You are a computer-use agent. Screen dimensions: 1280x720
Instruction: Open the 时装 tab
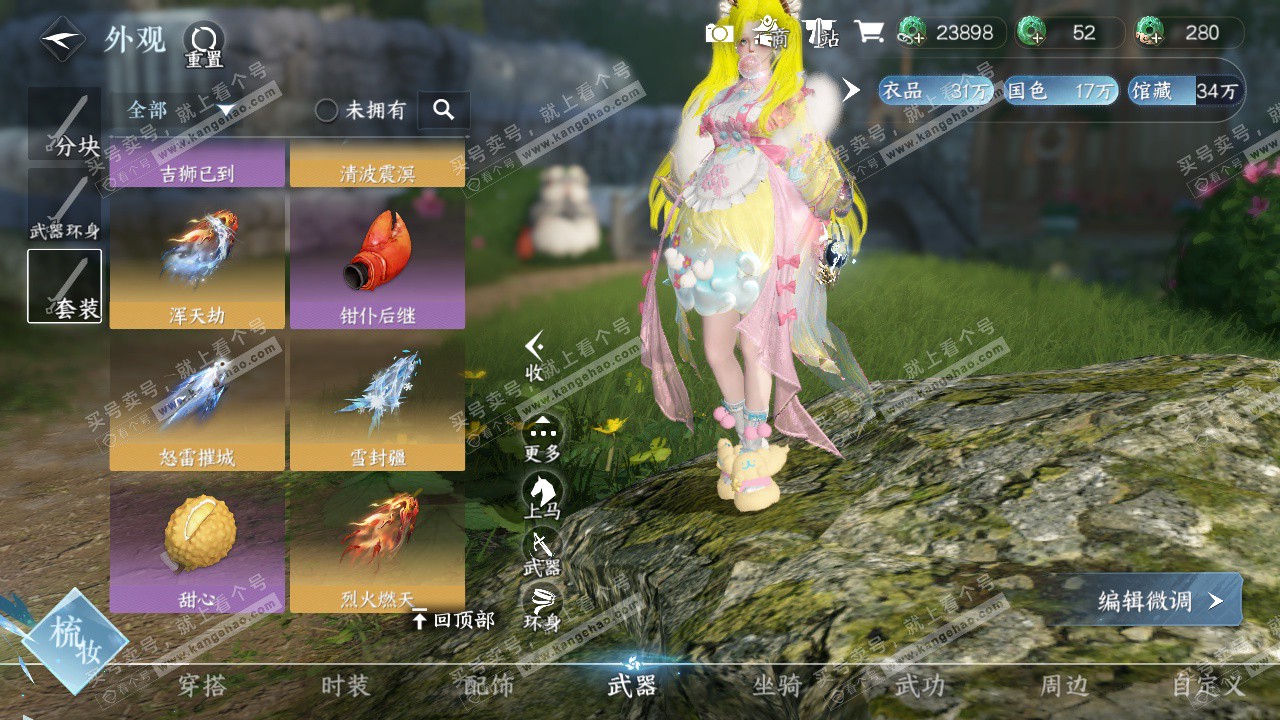click(345, 685)
